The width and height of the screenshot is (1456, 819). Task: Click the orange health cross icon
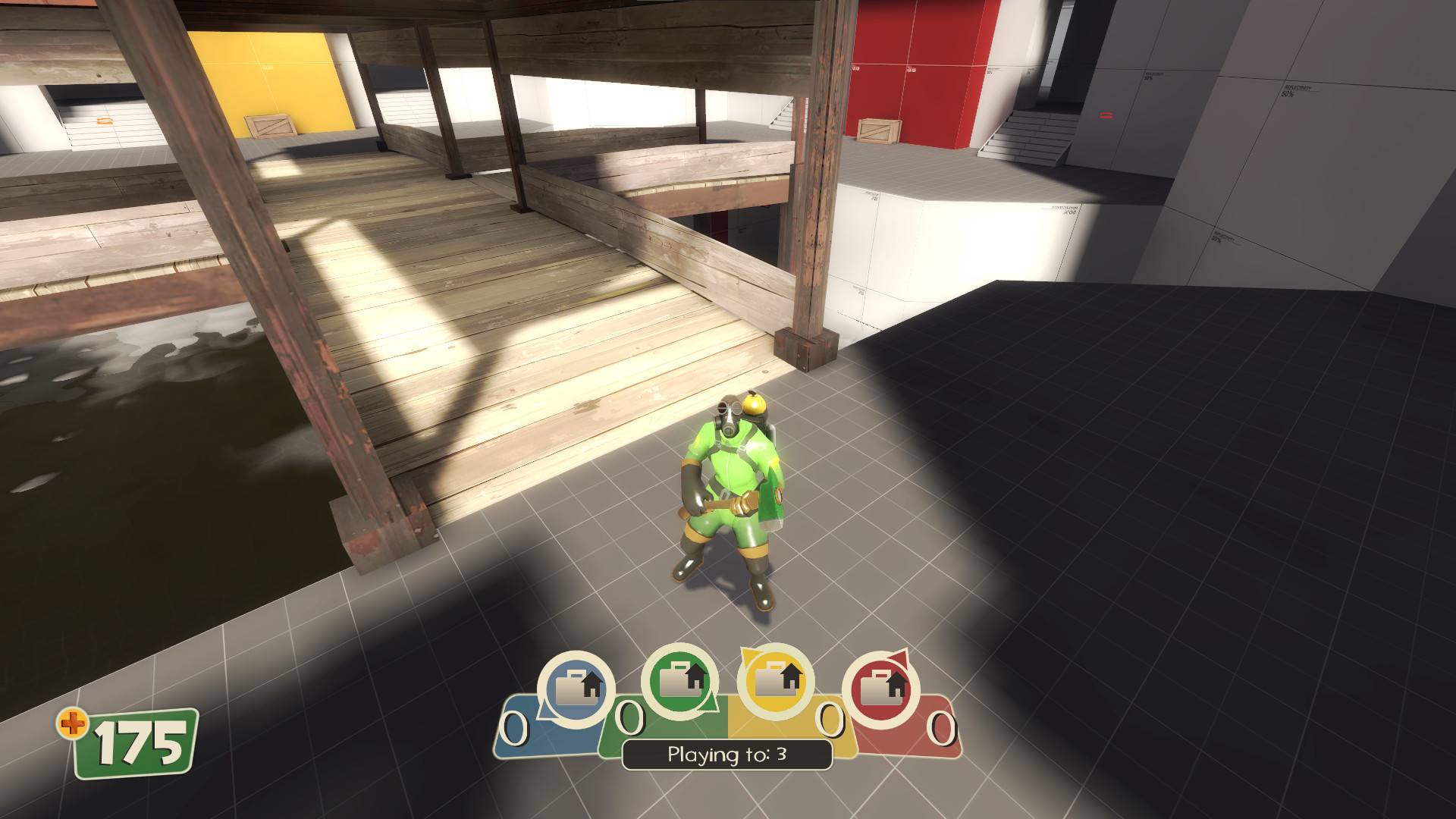pos(73,724)
